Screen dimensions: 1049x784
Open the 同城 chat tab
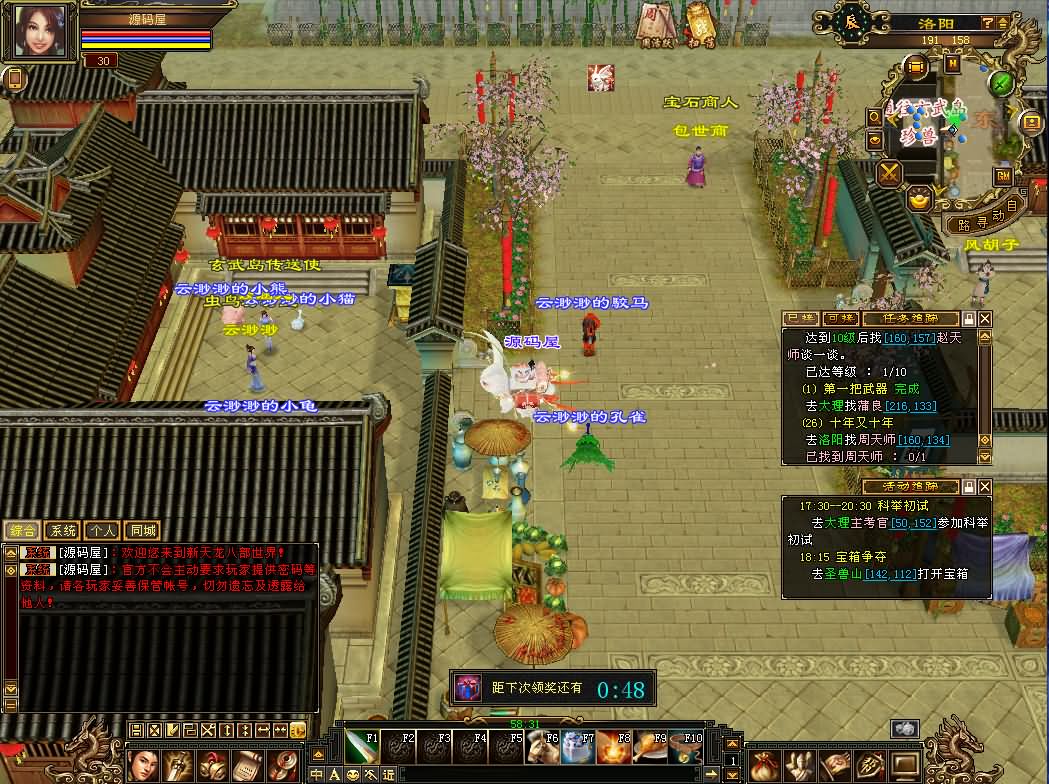(142, 531)
